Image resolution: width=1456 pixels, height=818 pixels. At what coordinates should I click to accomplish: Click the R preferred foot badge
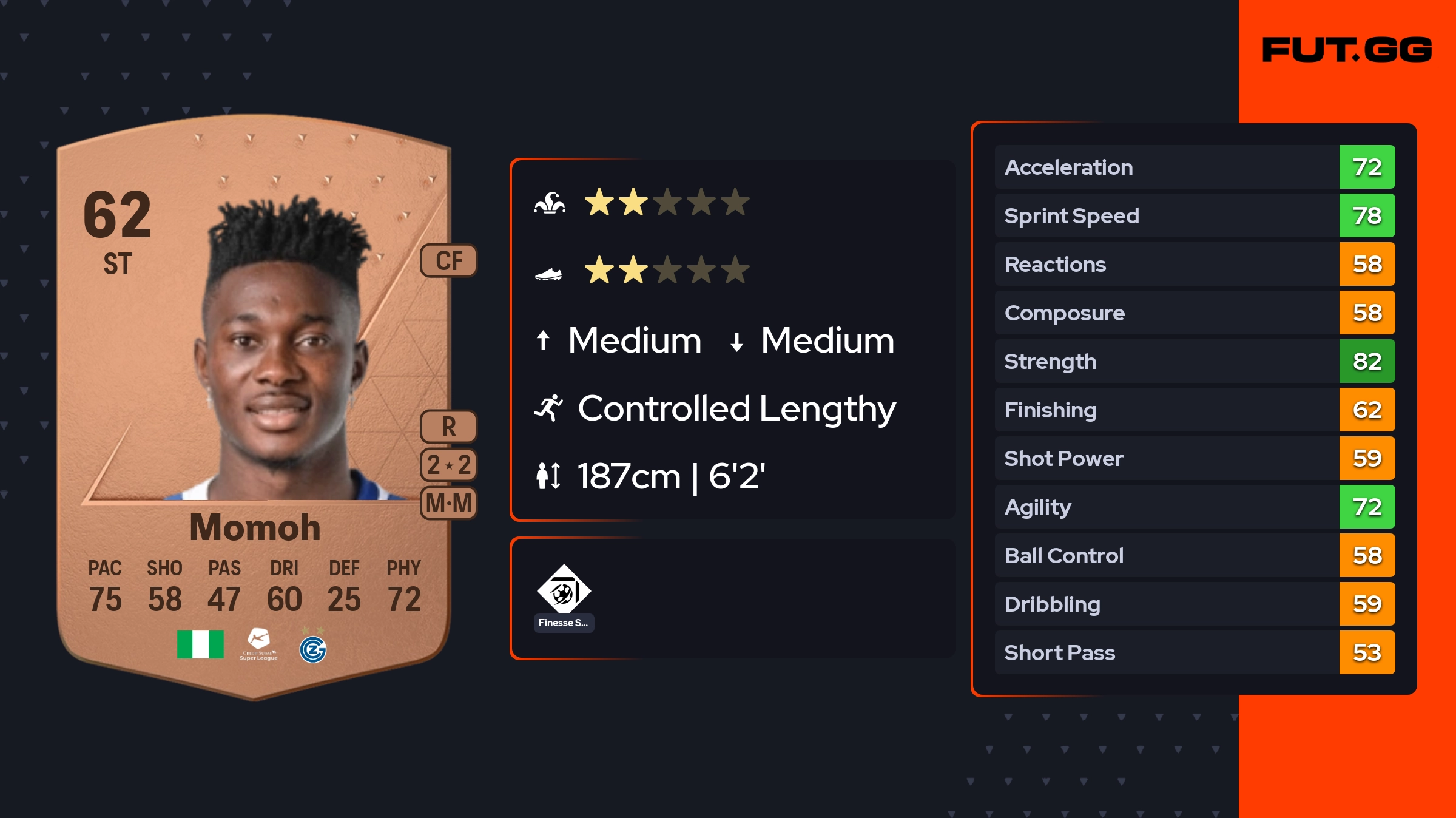(449, 427)
